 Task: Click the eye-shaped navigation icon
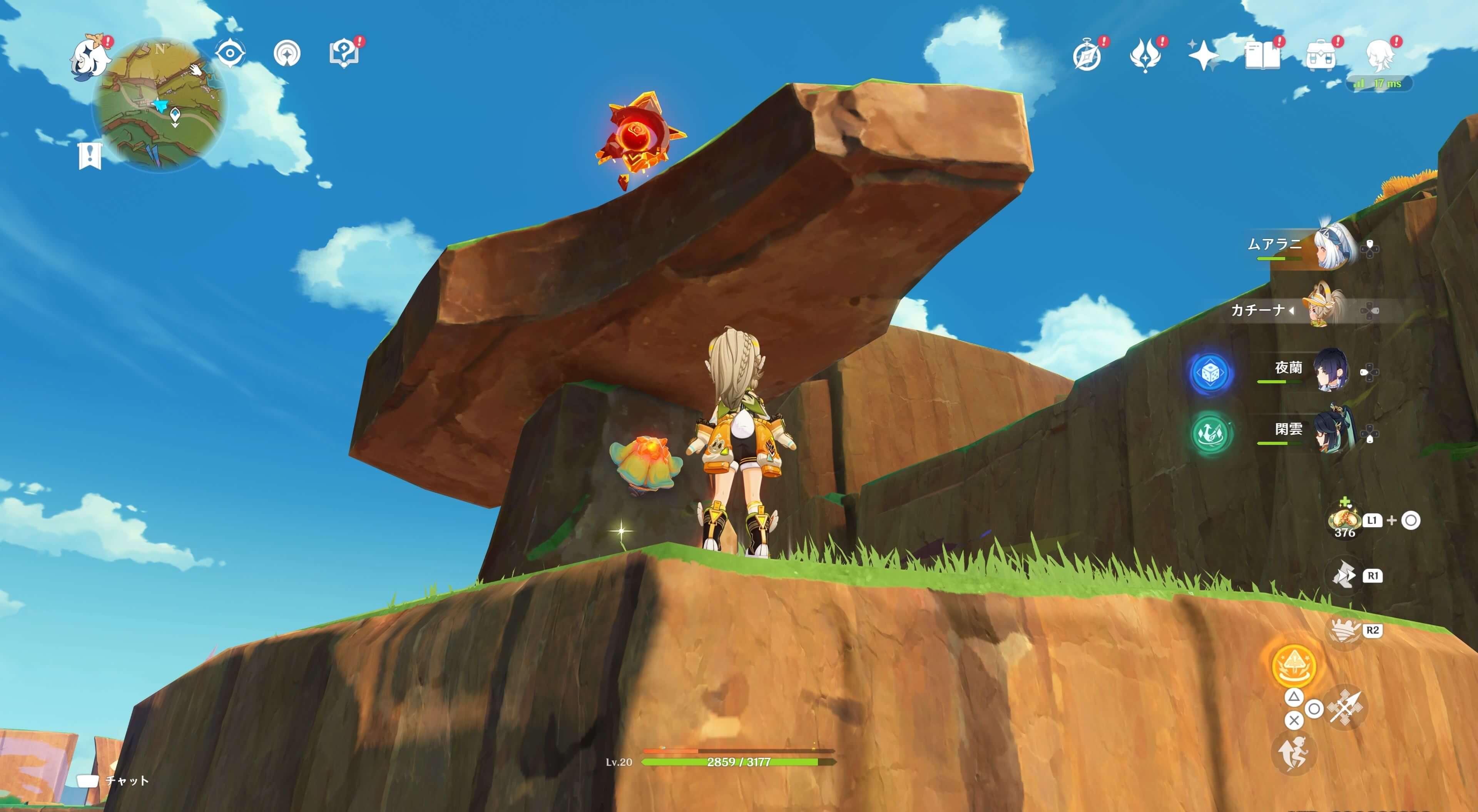click(230, 53)
